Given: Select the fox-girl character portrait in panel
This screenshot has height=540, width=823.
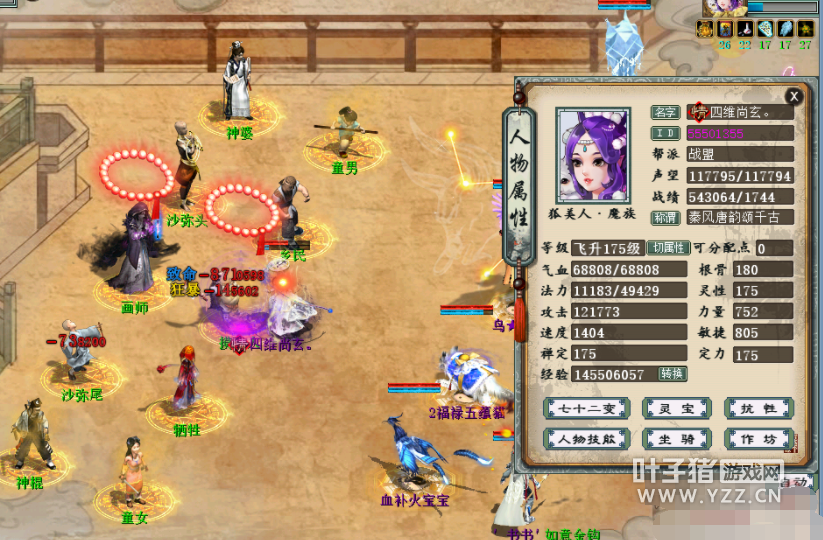Looking at the screenshot, I should click(x=593, y=156).
